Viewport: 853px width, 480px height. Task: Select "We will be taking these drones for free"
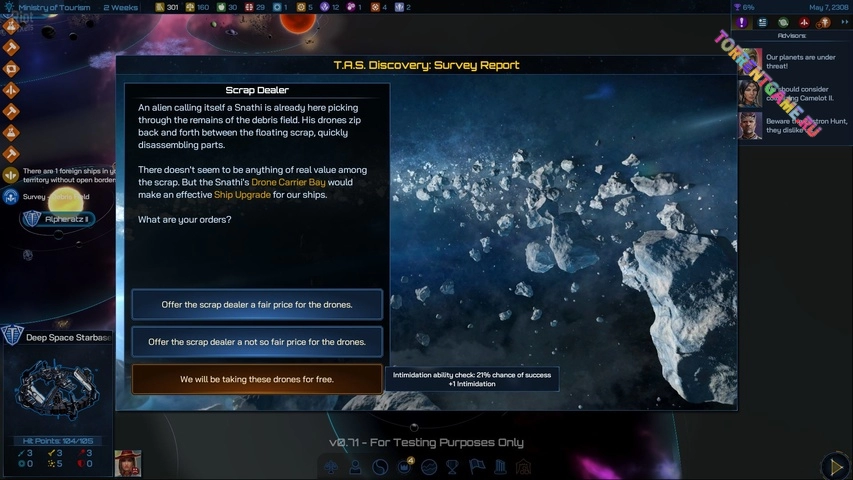point(257,380)
